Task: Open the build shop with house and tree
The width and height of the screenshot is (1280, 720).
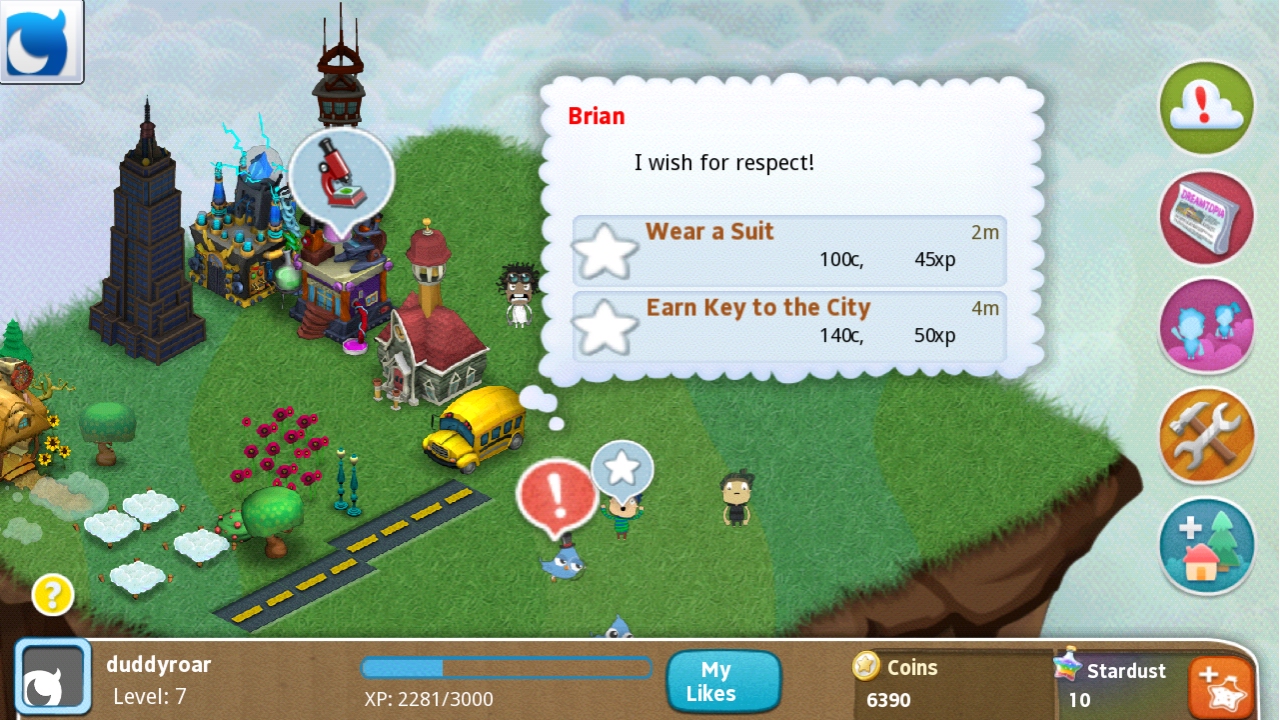Action: pyautogui.click(x=1206, y=546)
